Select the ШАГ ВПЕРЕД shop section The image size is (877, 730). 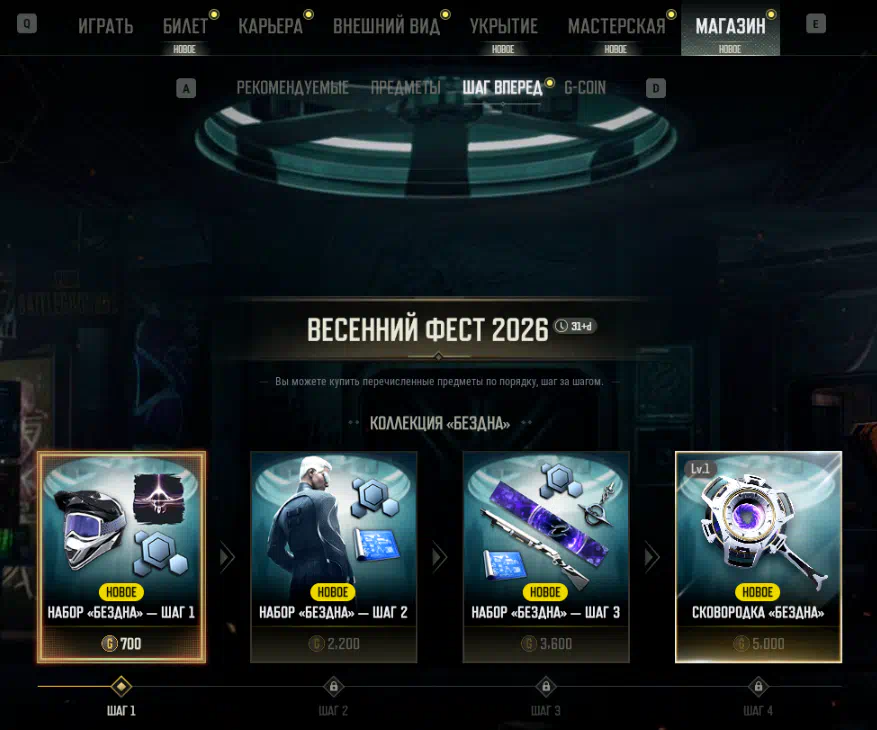coord(502,88)
